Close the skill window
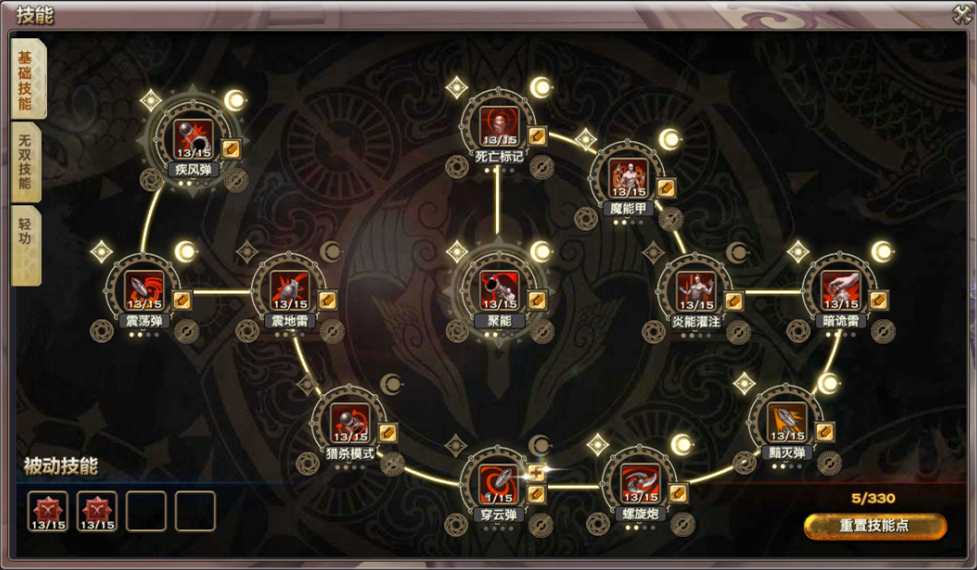This screenshot has width=977, height=570. 961,14
